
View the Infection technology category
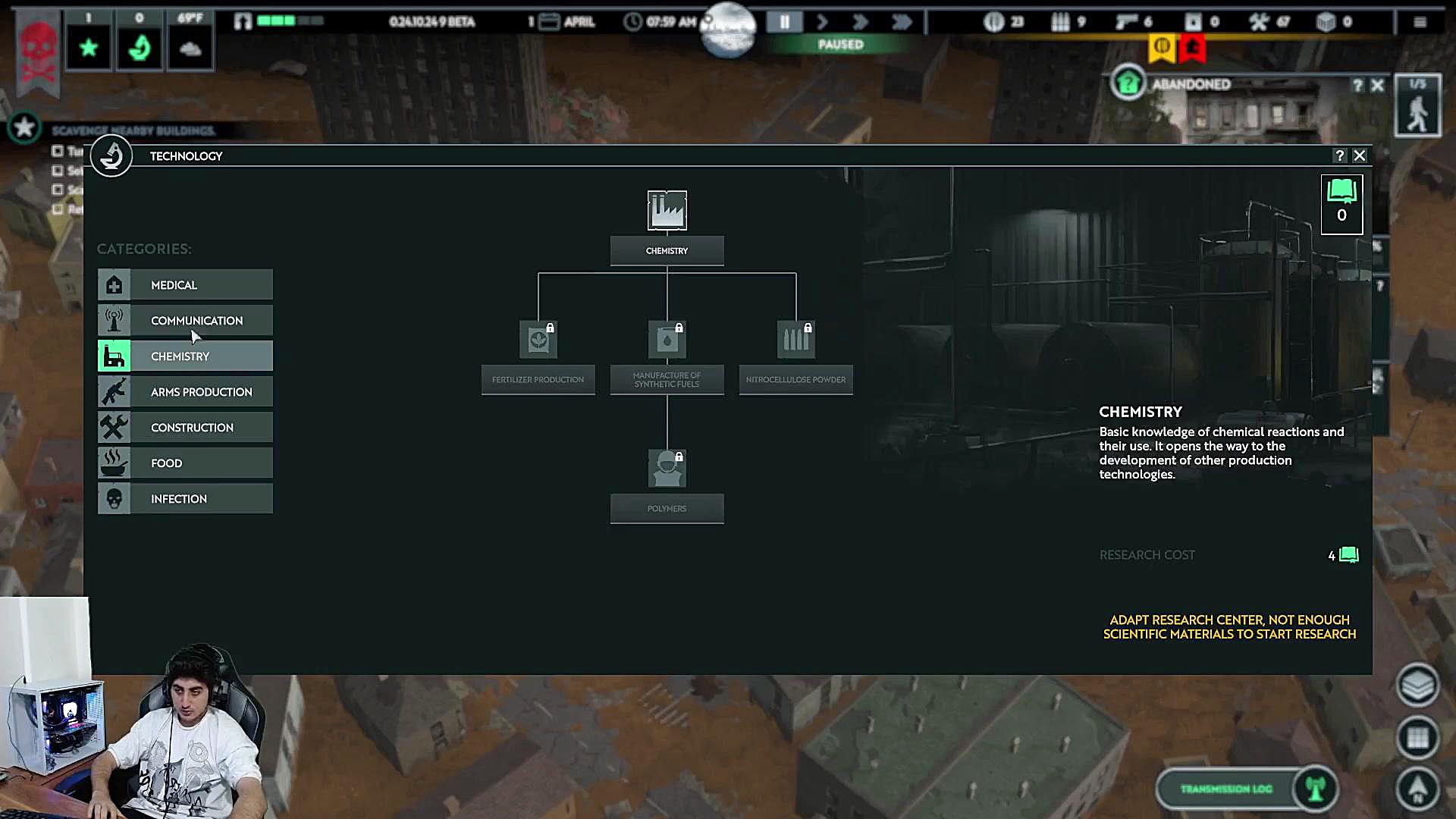tap(185, 499)
